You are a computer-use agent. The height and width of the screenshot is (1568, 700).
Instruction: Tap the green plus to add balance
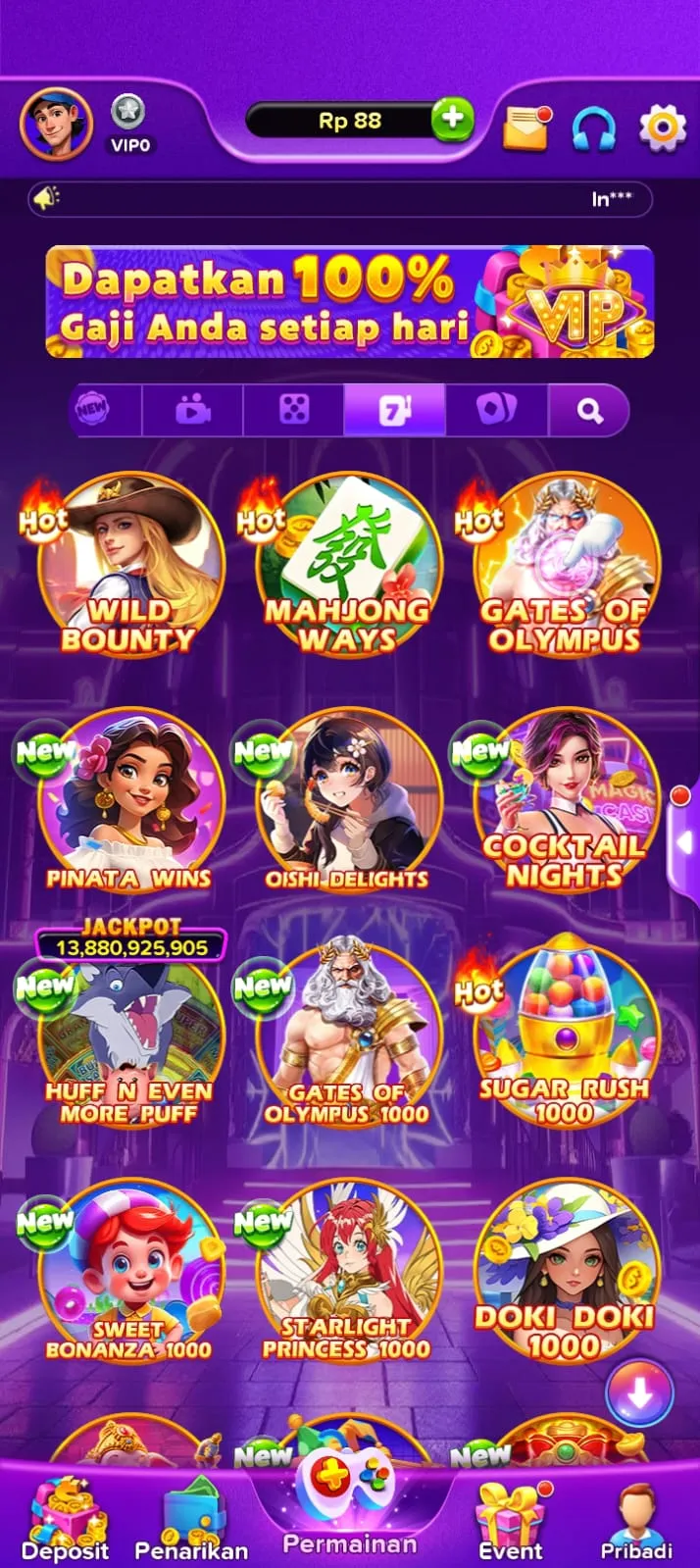452,120
